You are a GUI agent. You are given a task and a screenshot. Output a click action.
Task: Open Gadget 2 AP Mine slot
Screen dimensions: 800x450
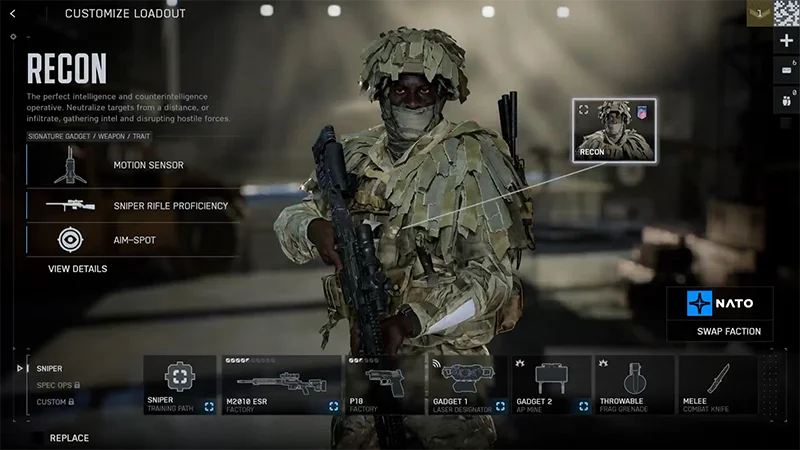click(x=551, y=385)
